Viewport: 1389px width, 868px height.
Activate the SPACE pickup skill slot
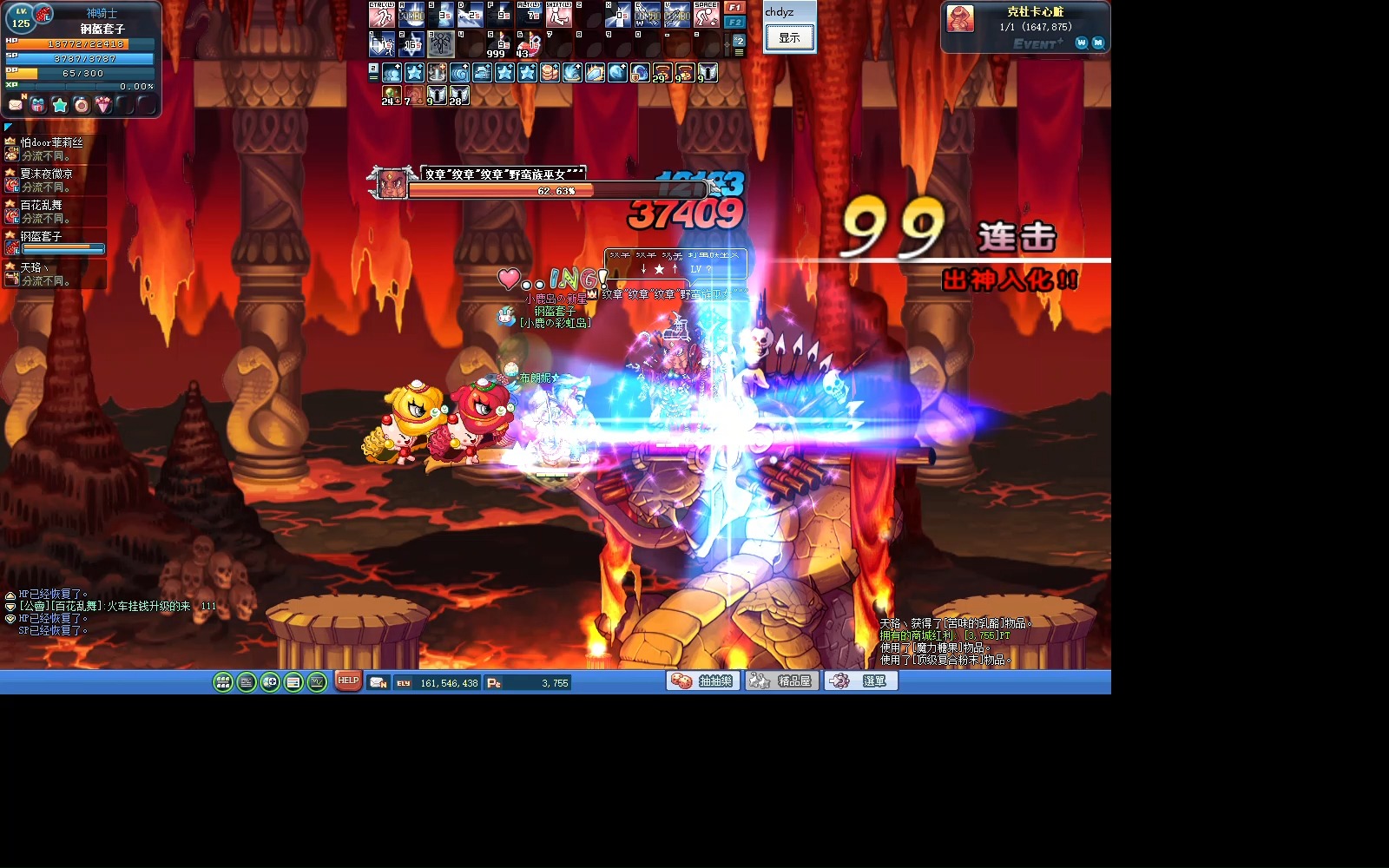706,15
